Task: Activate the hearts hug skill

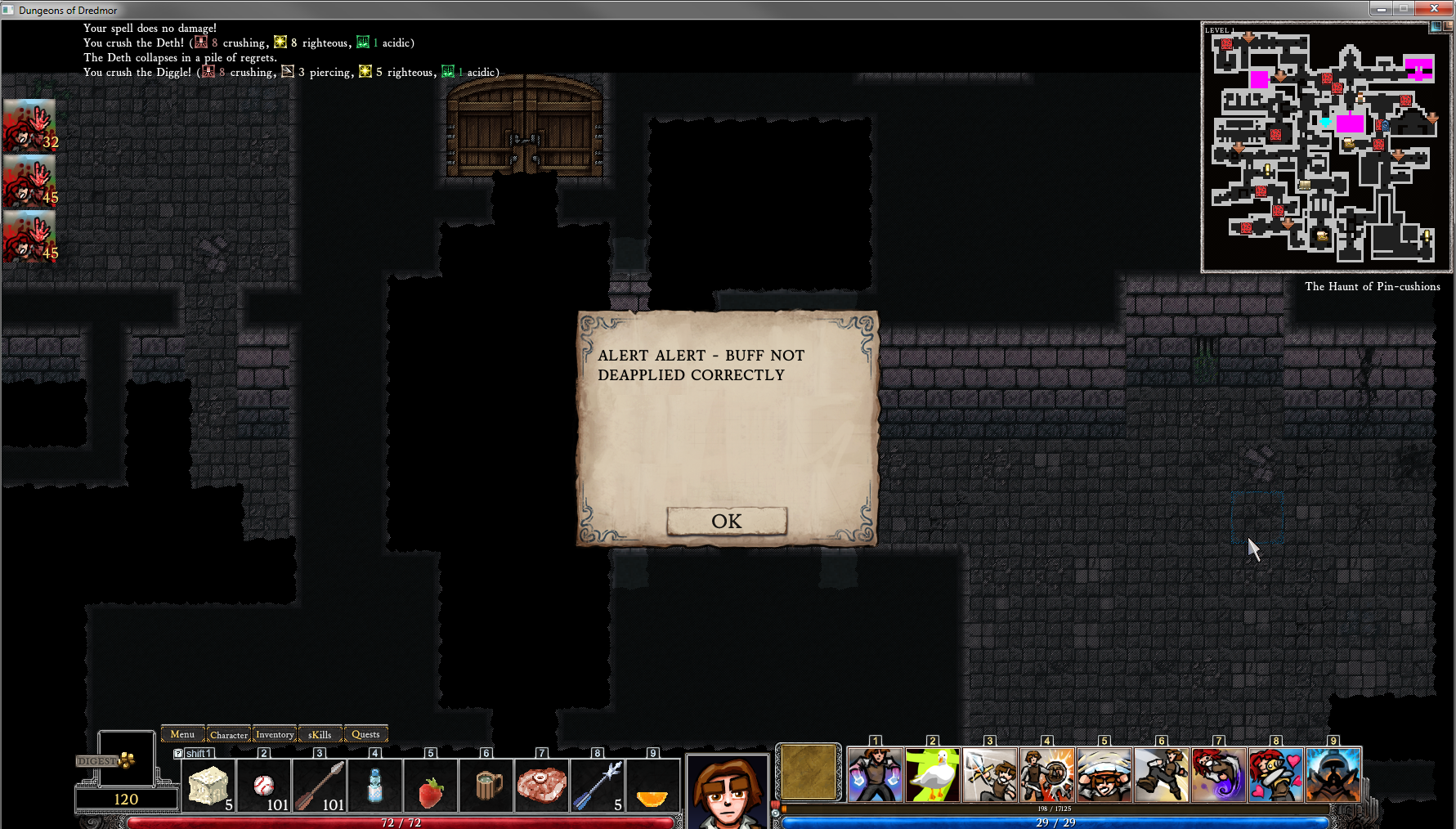Action: point(1276,775)
